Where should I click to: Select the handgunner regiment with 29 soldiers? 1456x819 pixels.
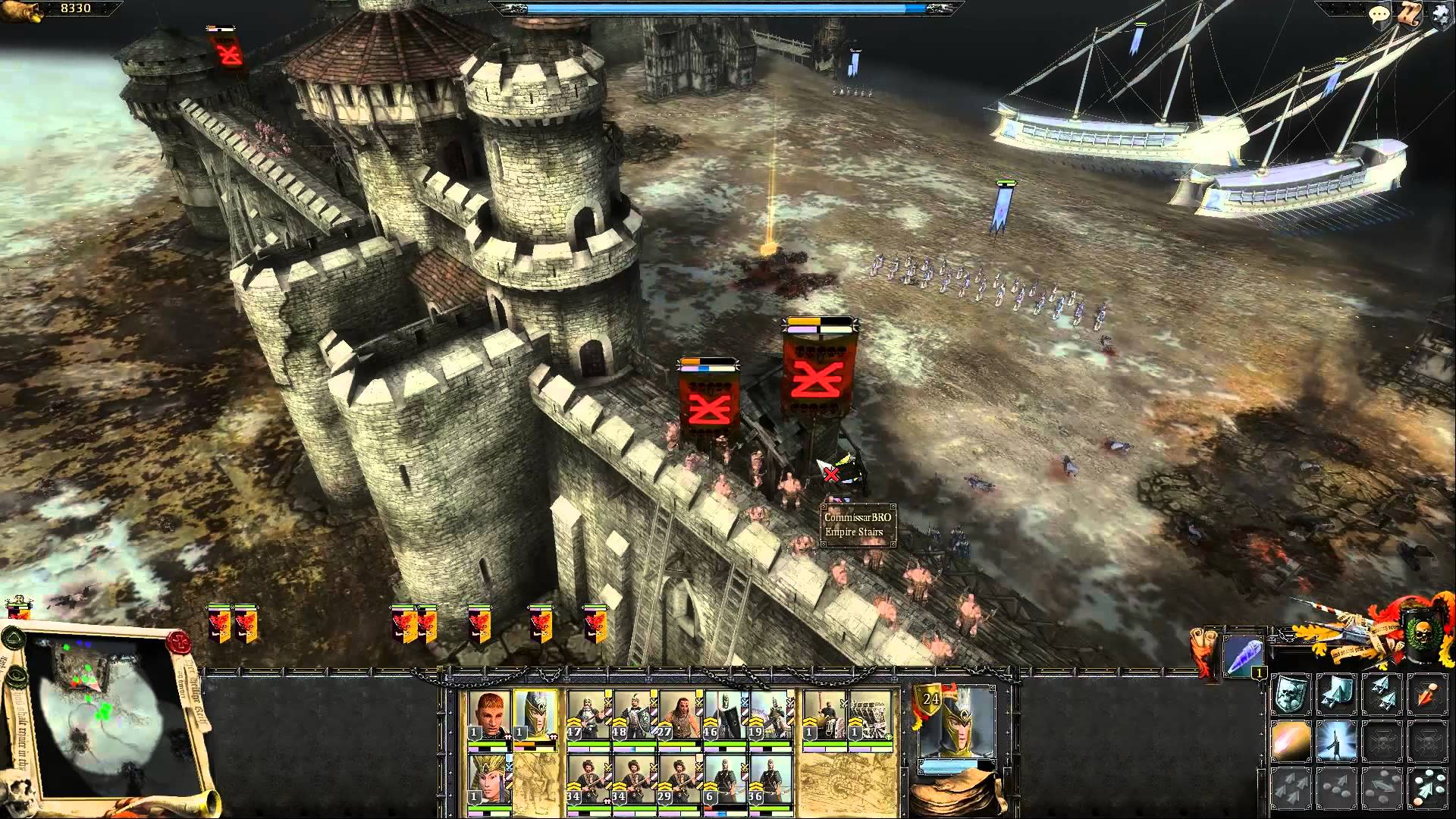680,781
